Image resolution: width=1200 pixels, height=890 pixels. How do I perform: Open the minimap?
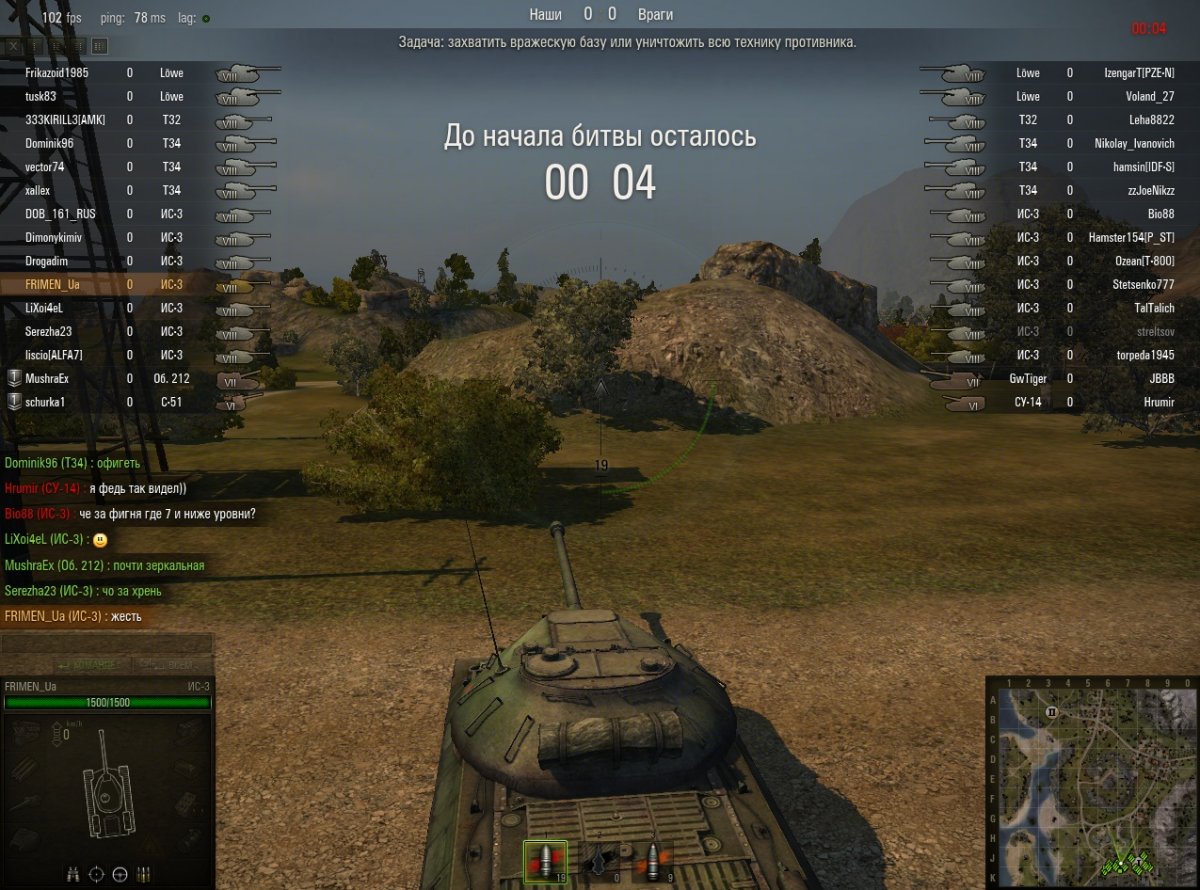[x=1092, y=782]
